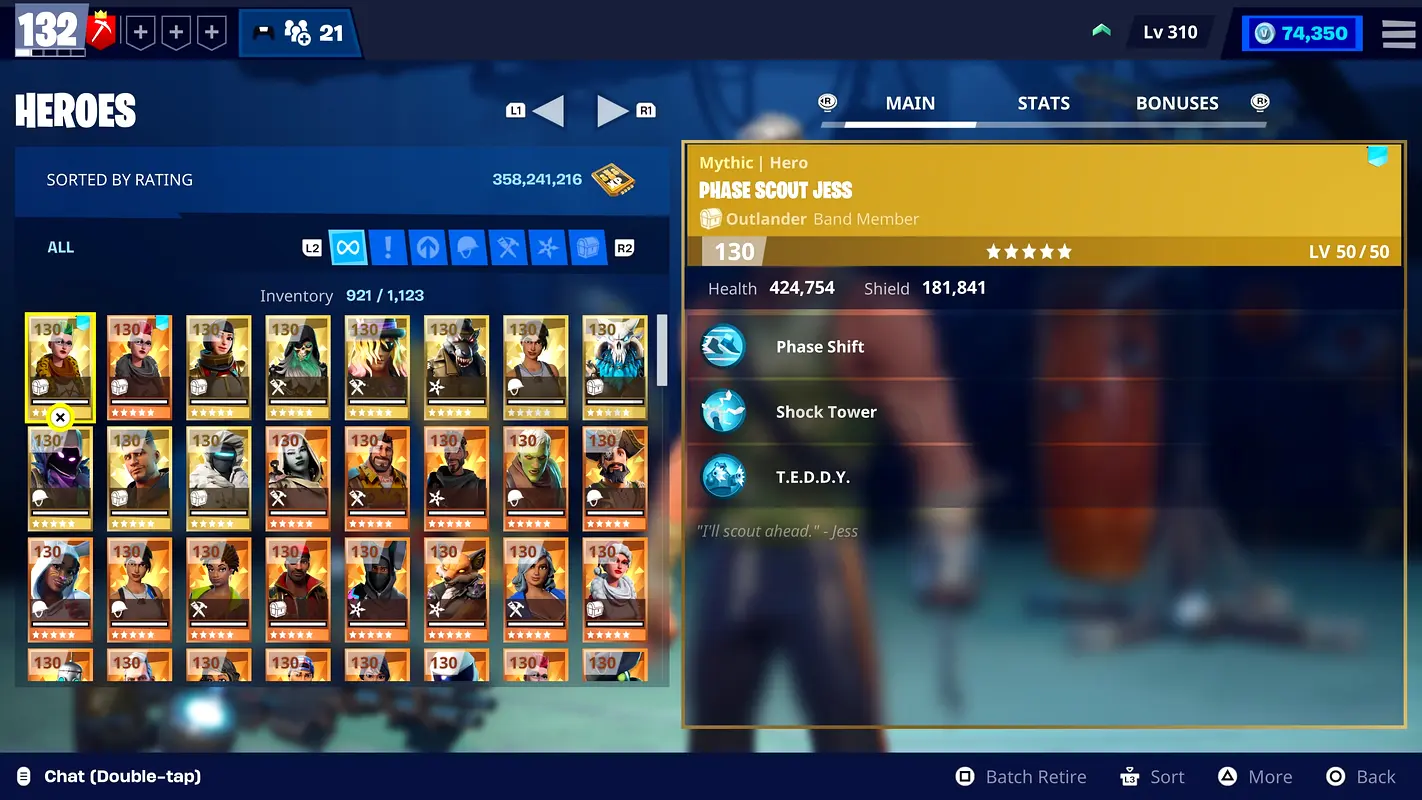This screenshot has width=1422, height=800.
Task: Open the Chat box
Action: 122,776
